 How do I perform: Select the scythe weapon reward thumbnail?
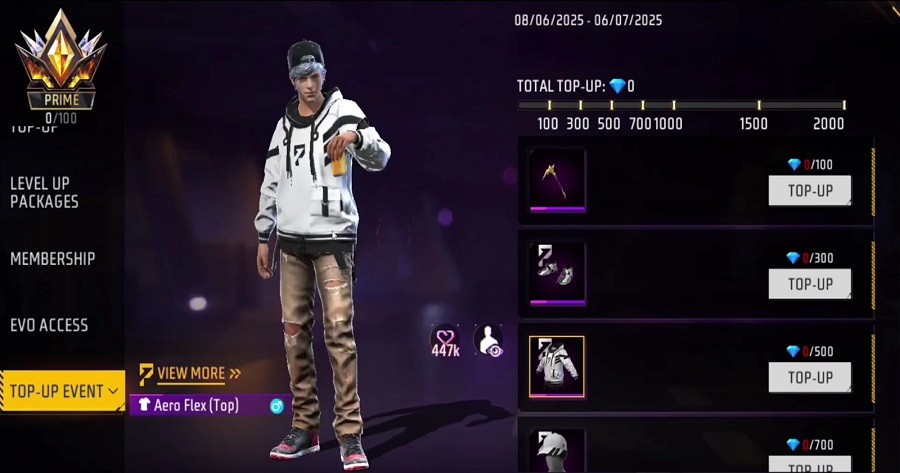pos(557,180)
